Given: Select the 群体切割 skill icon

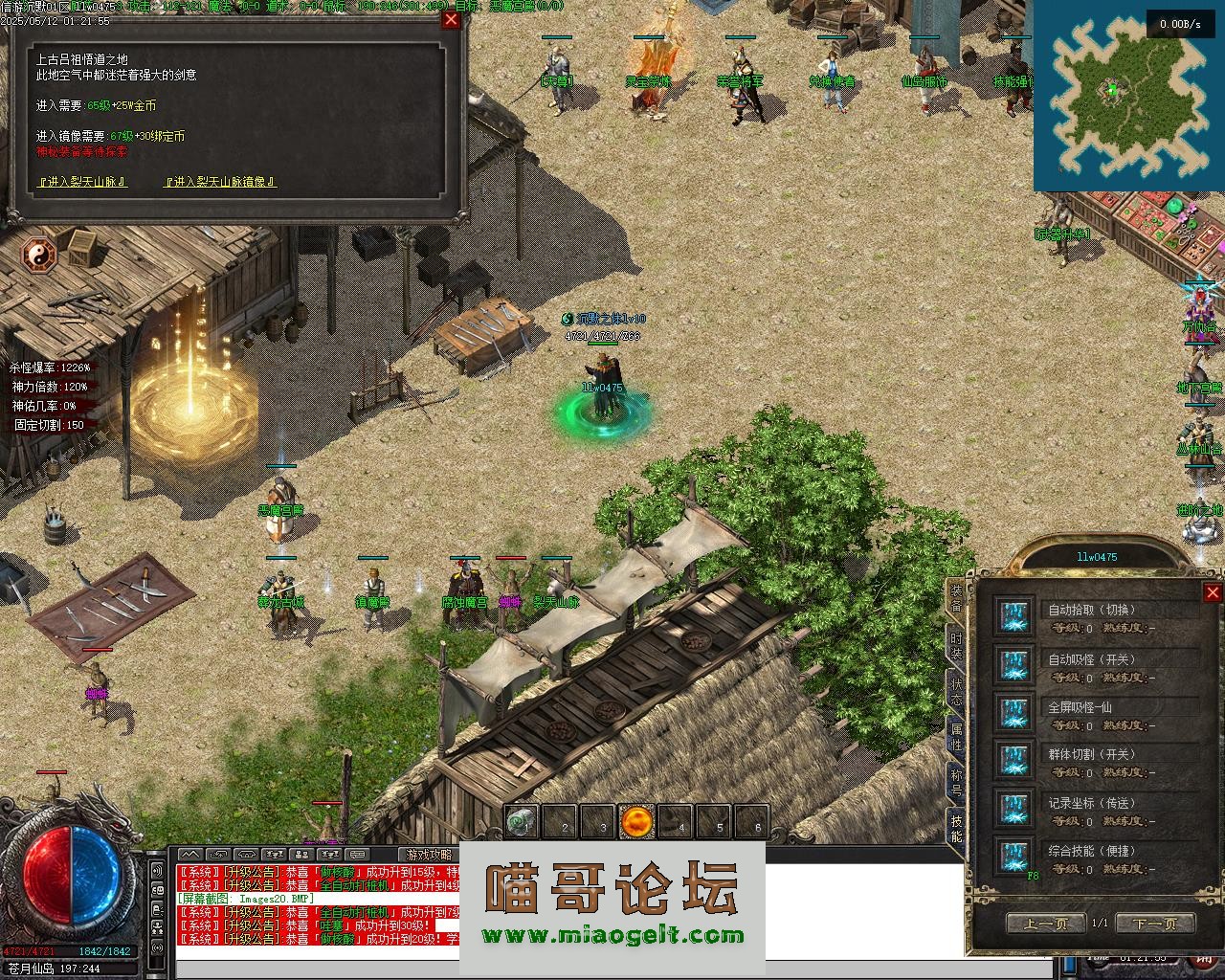Looking at the screenshot, I should tap(1013, 761).
